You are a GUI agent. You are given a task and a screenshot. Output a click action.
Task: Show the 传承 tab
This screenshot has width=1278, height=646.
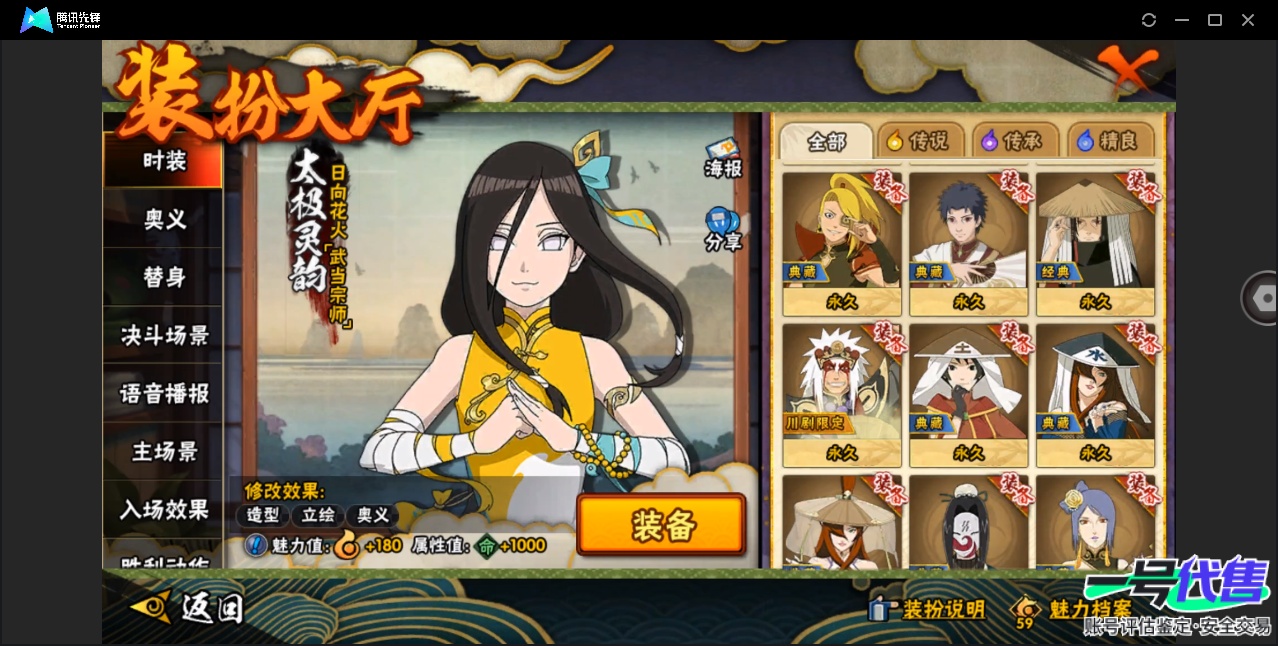coord(1015,142)
